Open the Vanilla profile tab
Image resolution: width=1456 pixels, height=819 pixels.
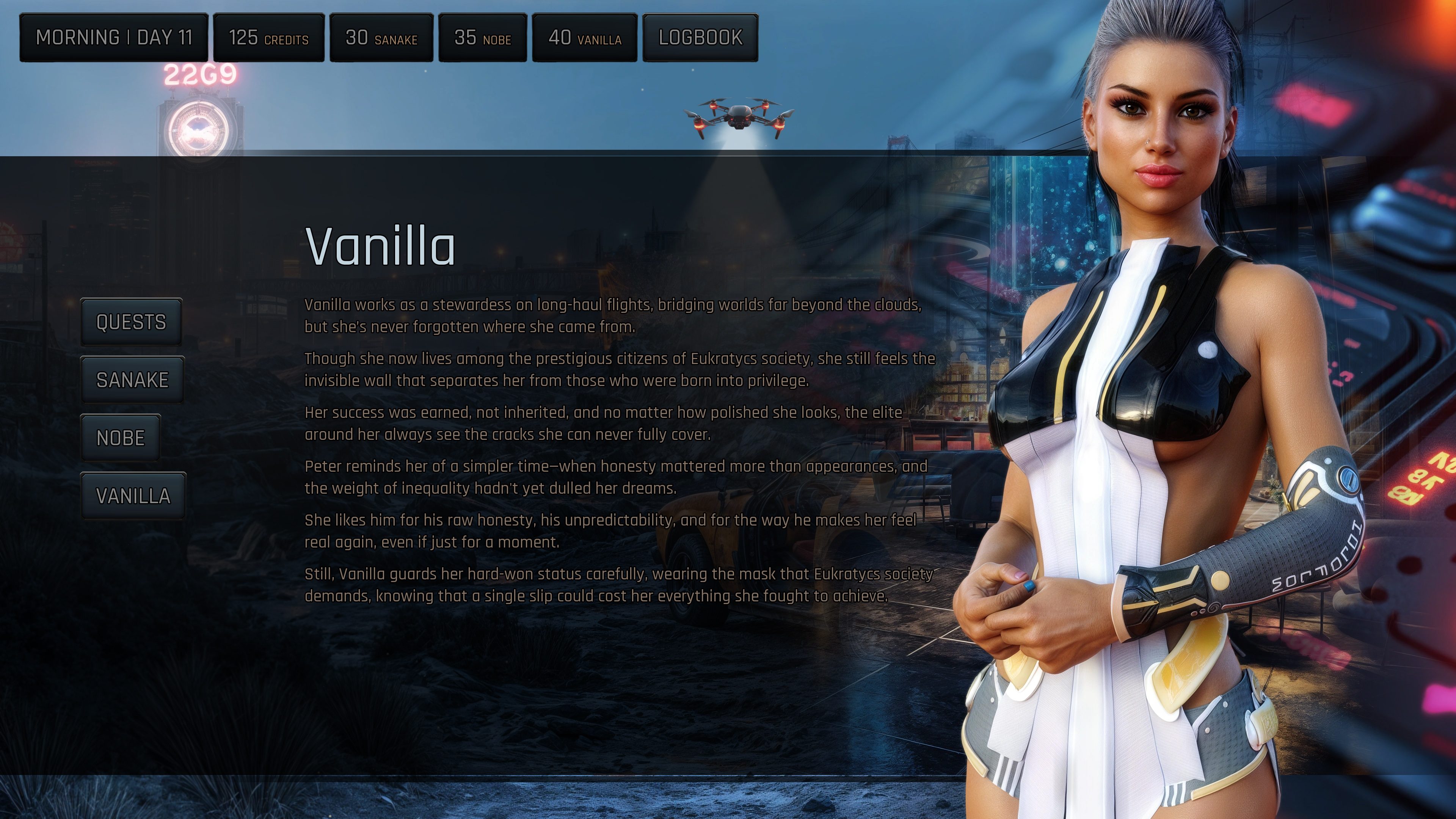tap(133, 496)
